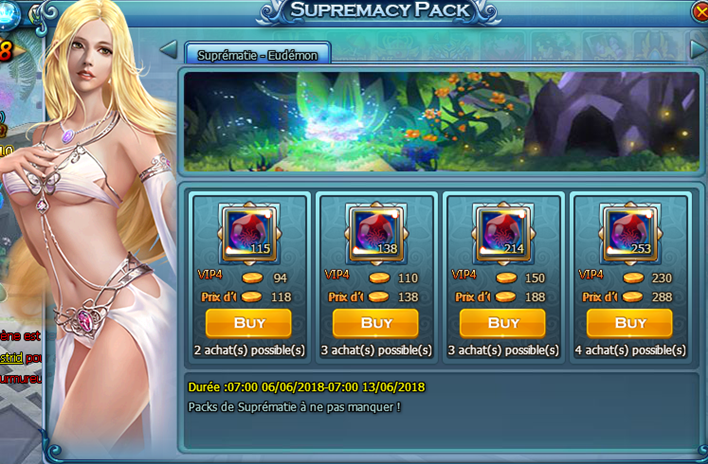This screenshot has width=708, height=464.
Task: Buy the pack priced at 230 gold
Action: tap(630, 323)
